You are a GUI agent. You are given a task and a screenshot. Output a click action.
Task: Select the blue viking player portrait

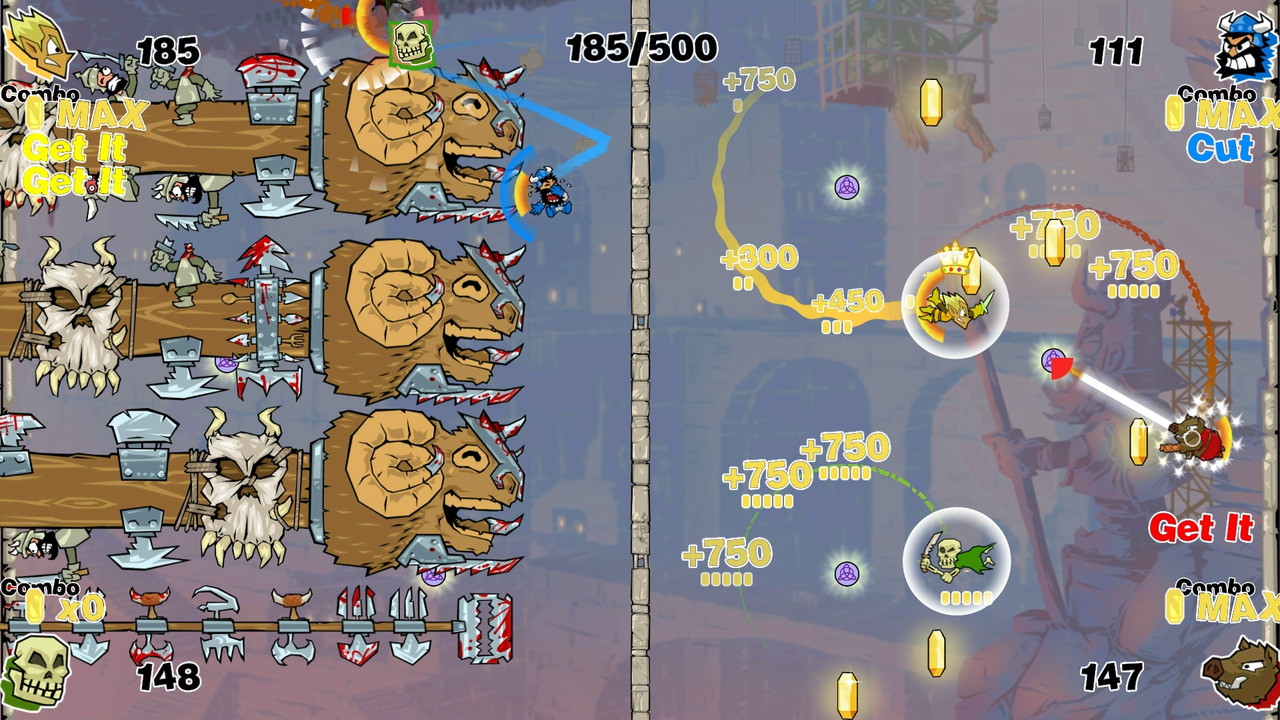tap(1245, 46)
